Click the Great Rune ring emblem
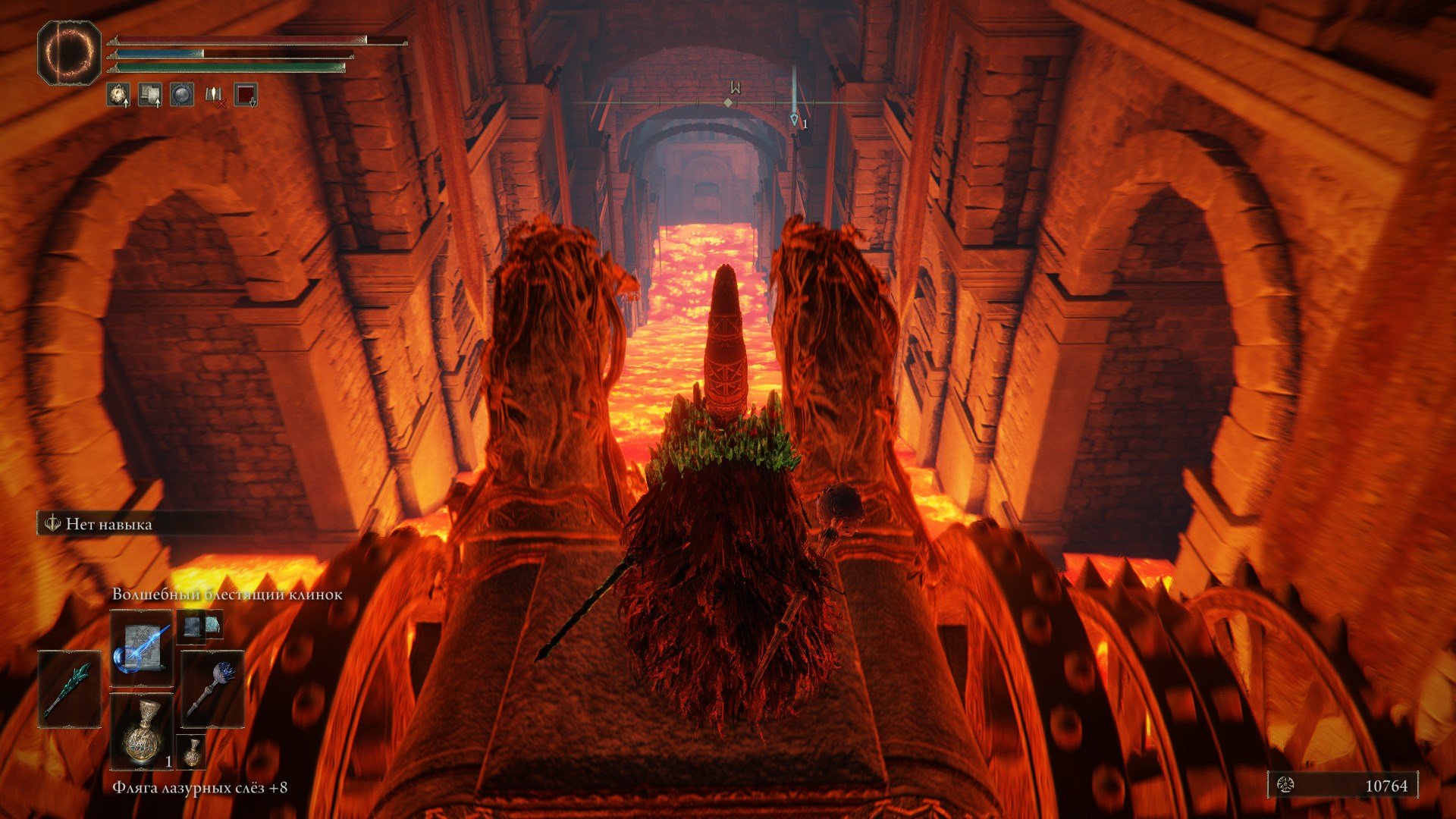This screenshot has width=1456, height=819. coord(69,53)
